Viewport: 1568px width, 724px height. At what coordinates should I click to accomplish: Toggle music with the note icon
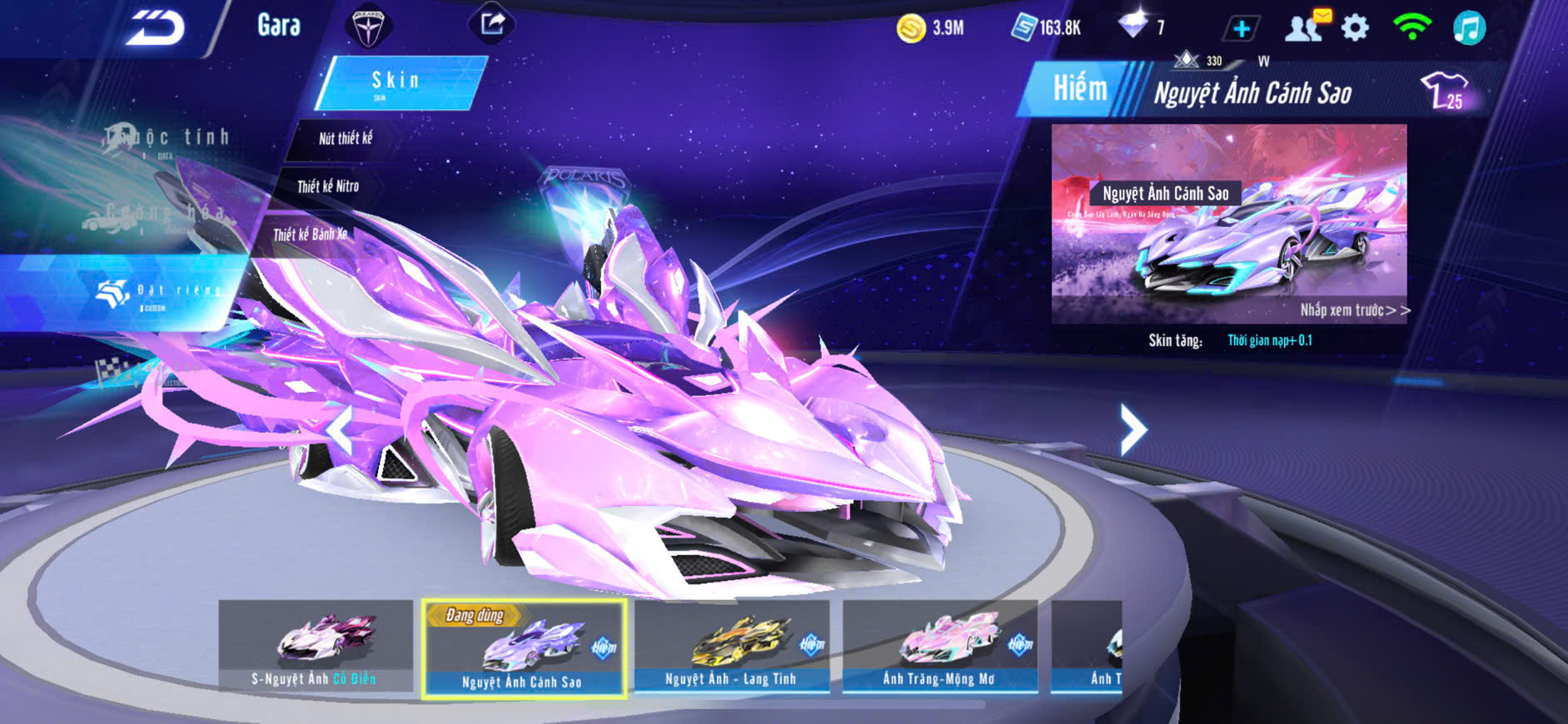coord(1469,27)
